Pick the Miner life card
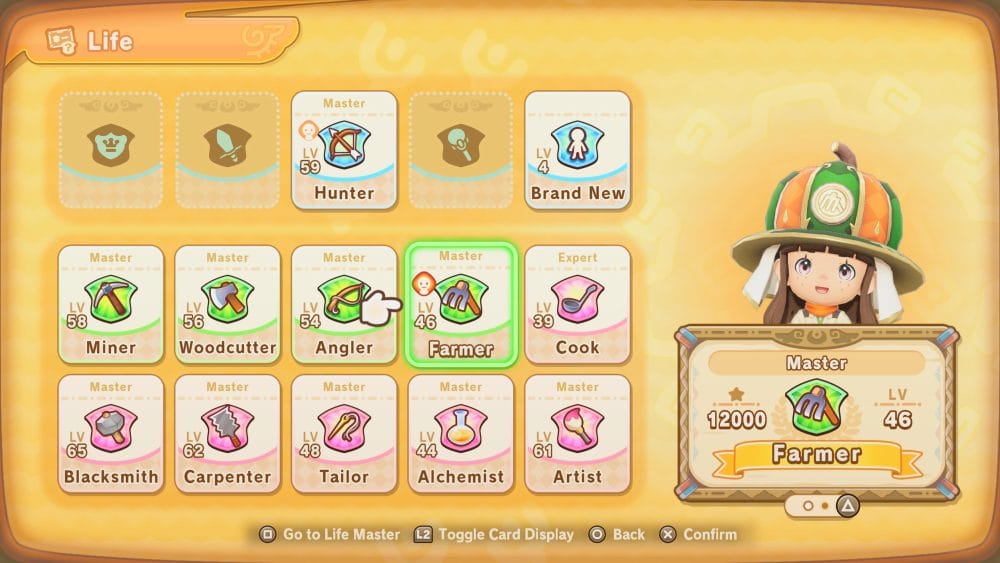Viewport: 1000px width, 563px height. click(110, 304)
